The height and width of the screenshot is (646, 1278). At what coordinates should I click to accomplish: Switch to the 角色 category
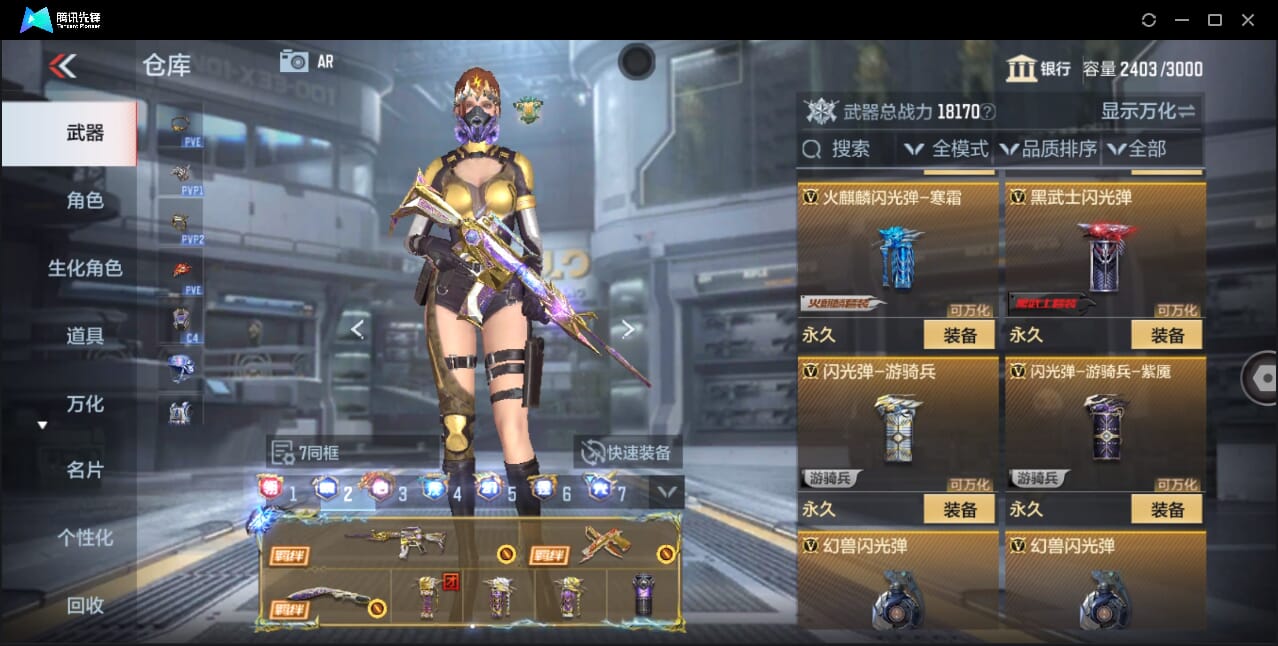tap(85, 200)
